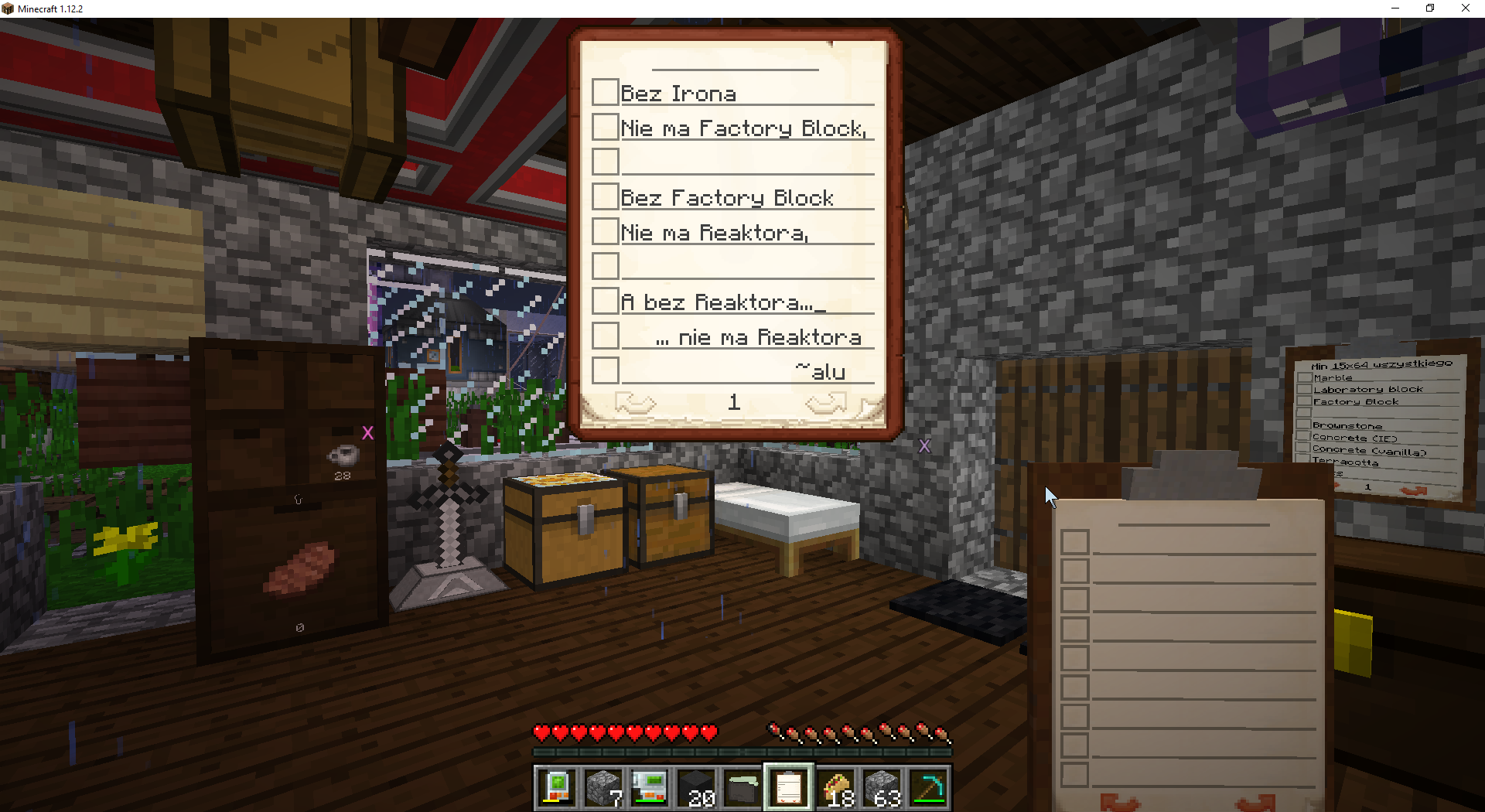Toggle the checkbox on the "~alu" line
The height and width of the screenshot is (812, 1485).
coord(605,370)
